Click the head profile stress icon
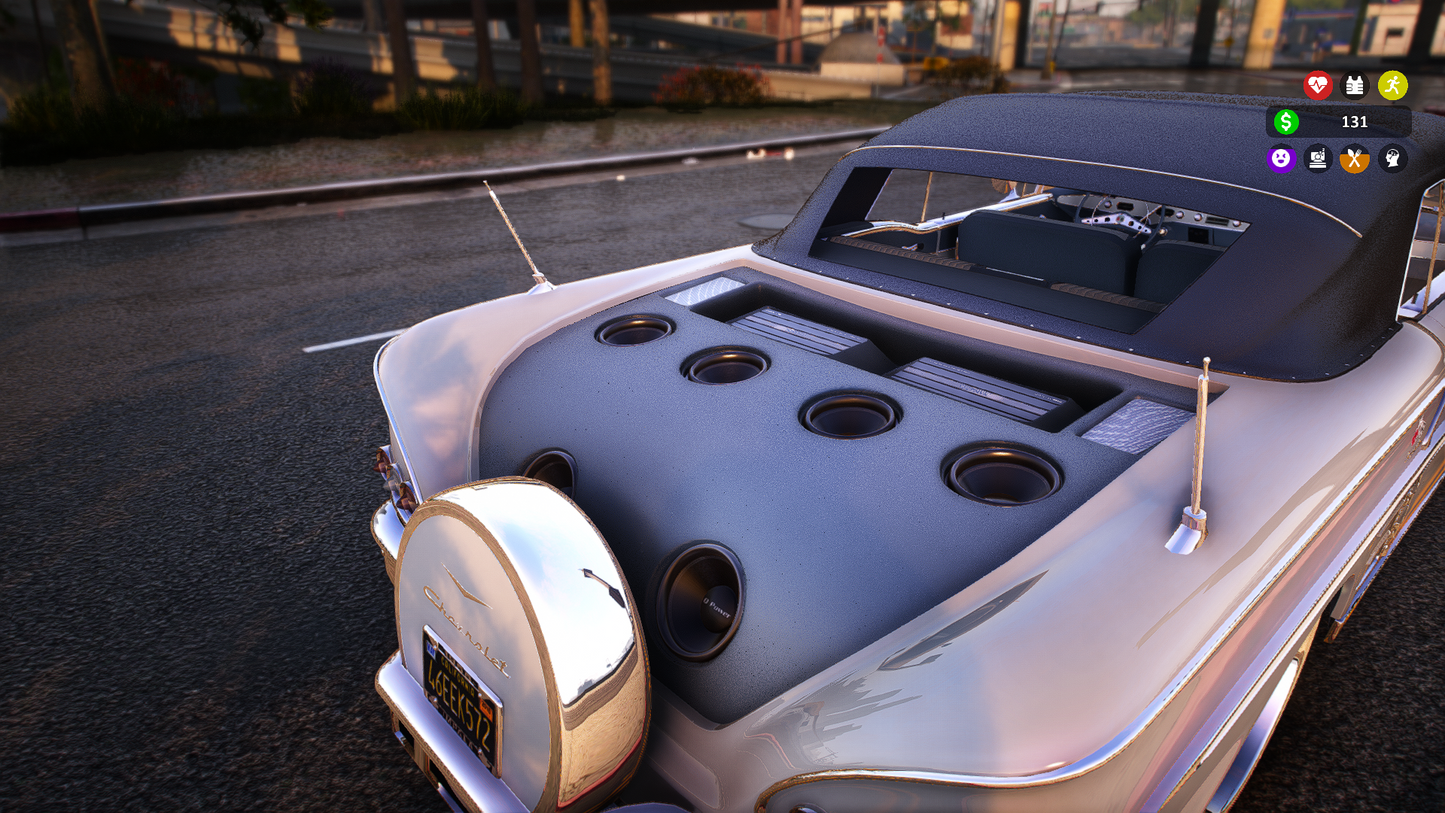1445x813 pixels. click(x=1393, y=159)
